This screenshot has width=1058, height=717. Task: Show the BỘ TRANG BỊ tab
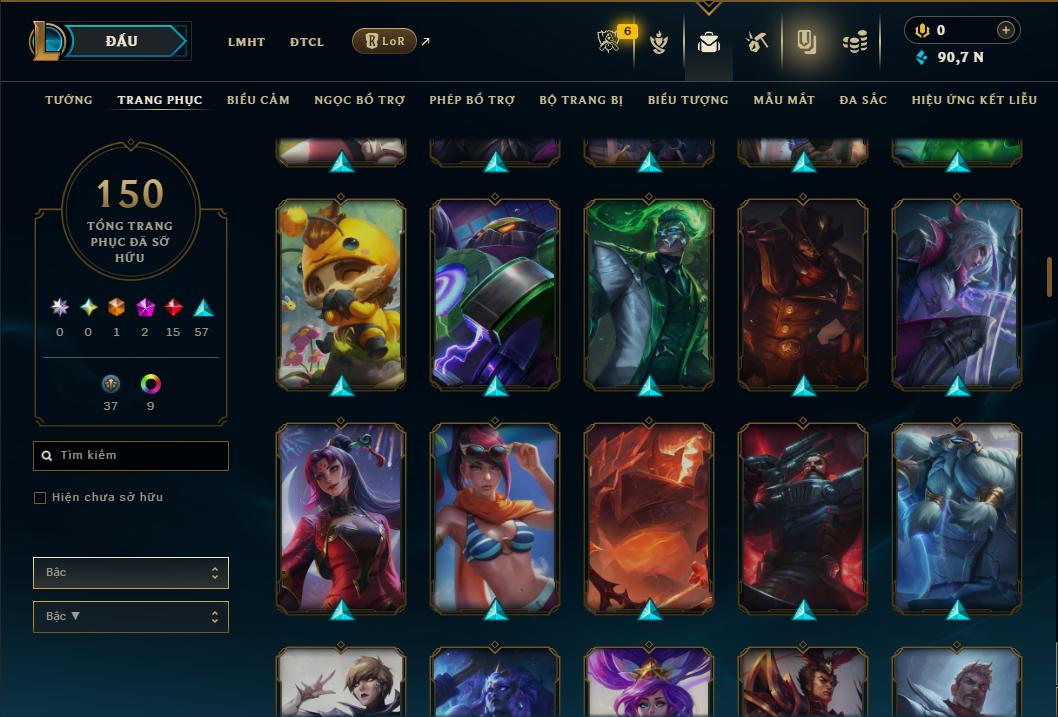[x=581, y=100]
